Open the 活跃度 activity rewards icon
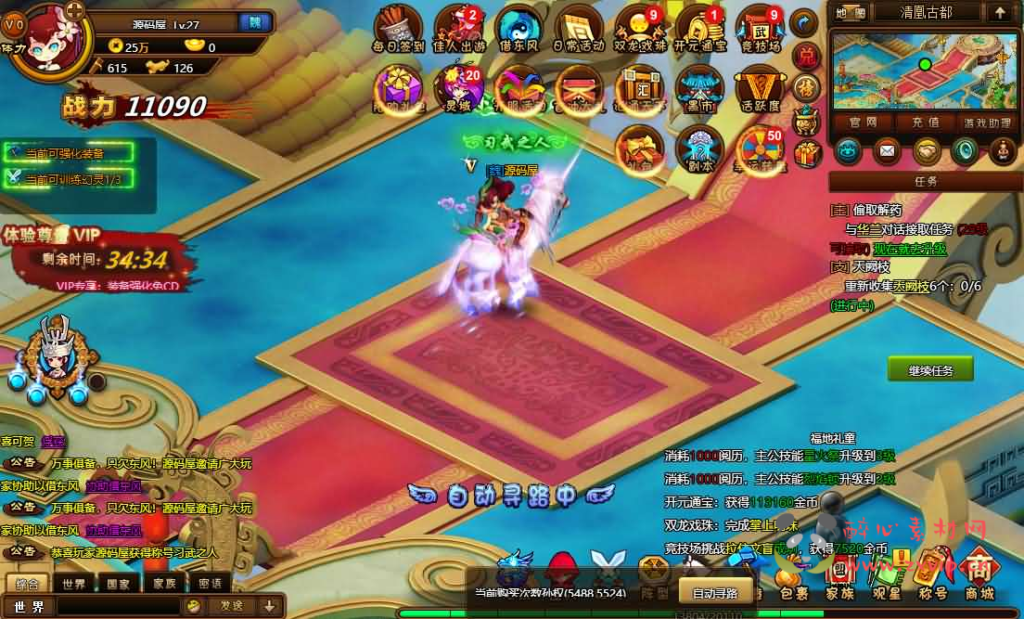 pos(760,90)
